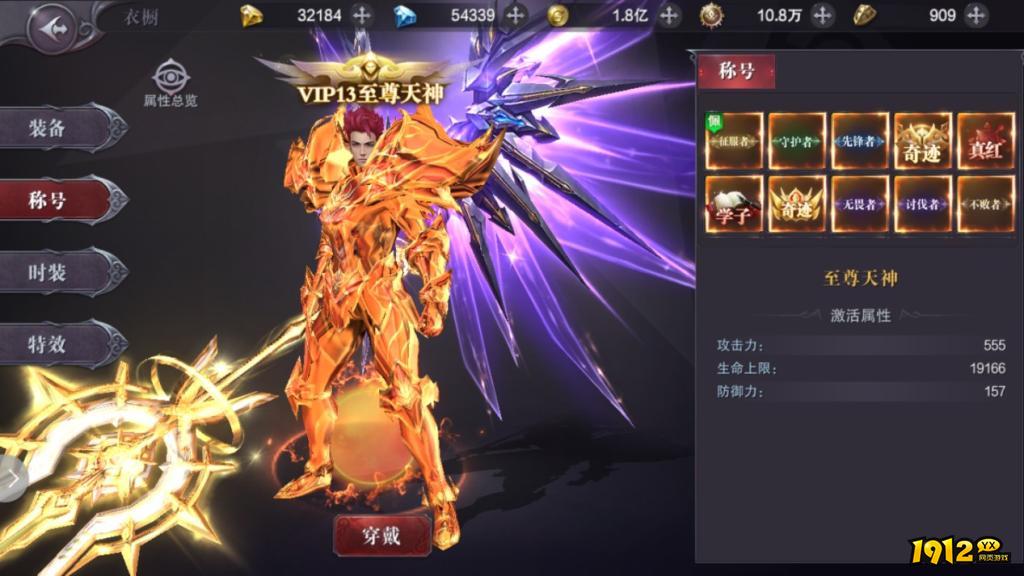Pick the 不败者 title tile
1024x576 pixels.
[985, 205]
